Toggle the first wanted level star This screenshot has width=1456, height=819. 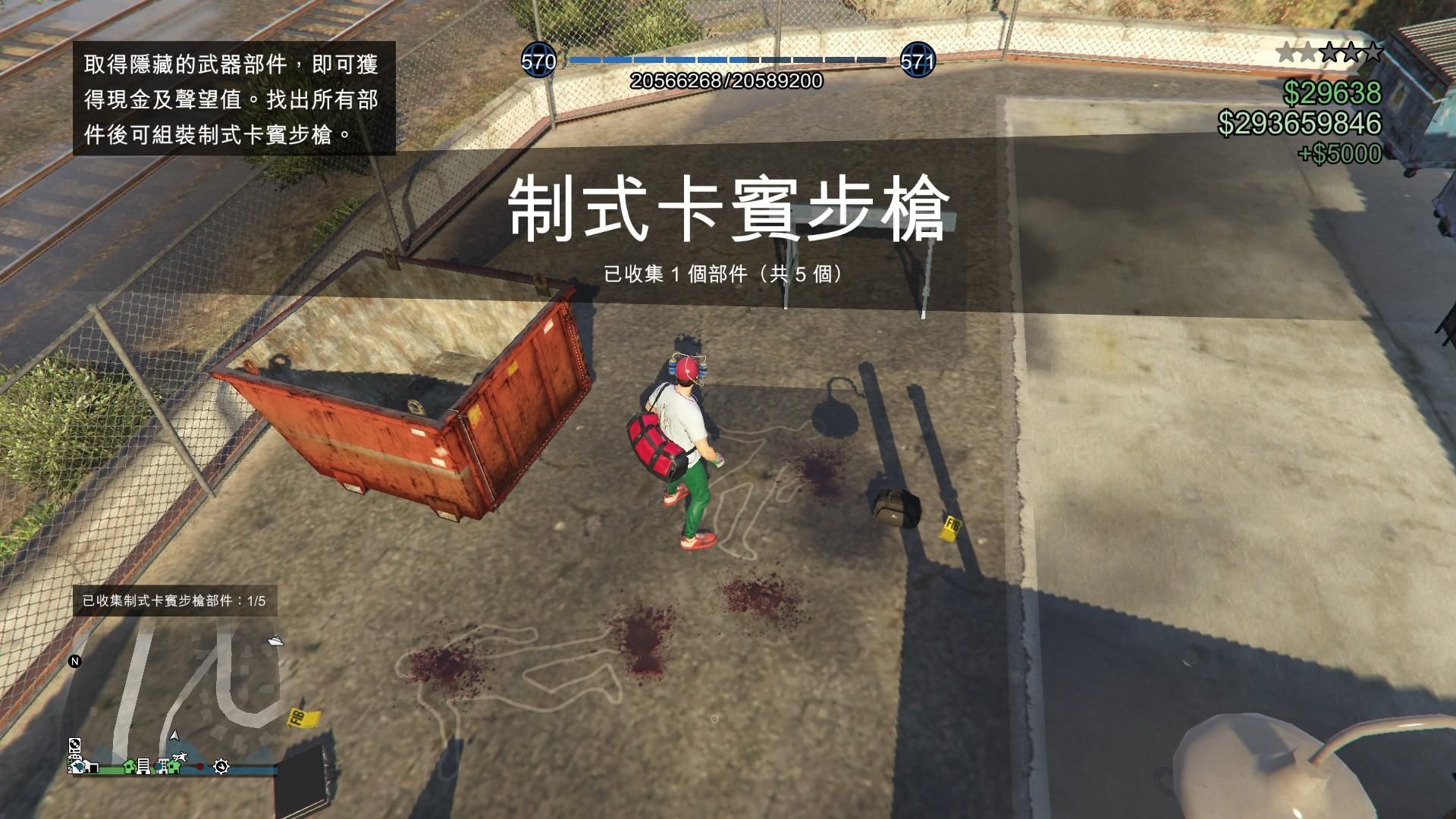1288,52
